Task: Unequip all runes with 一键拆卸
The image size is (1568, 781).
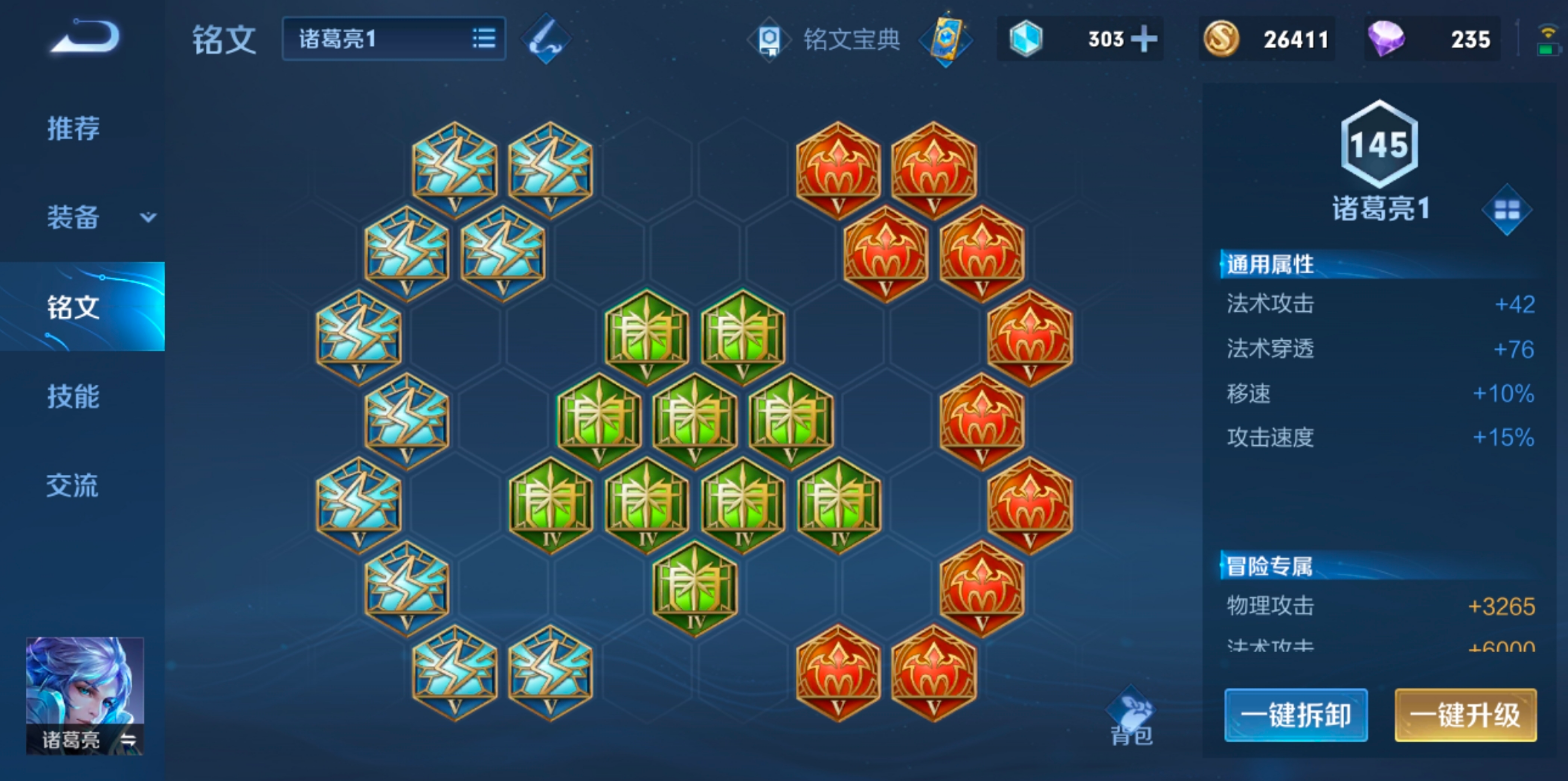Action: pos(1296,715)
